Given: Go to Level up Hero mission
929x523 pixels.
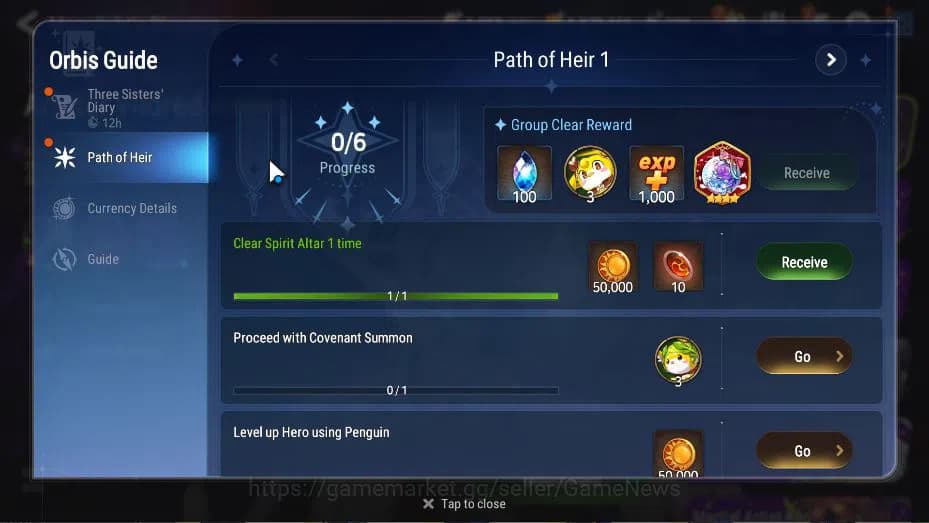Looking at the screenshot, I should tap(804, 451).
